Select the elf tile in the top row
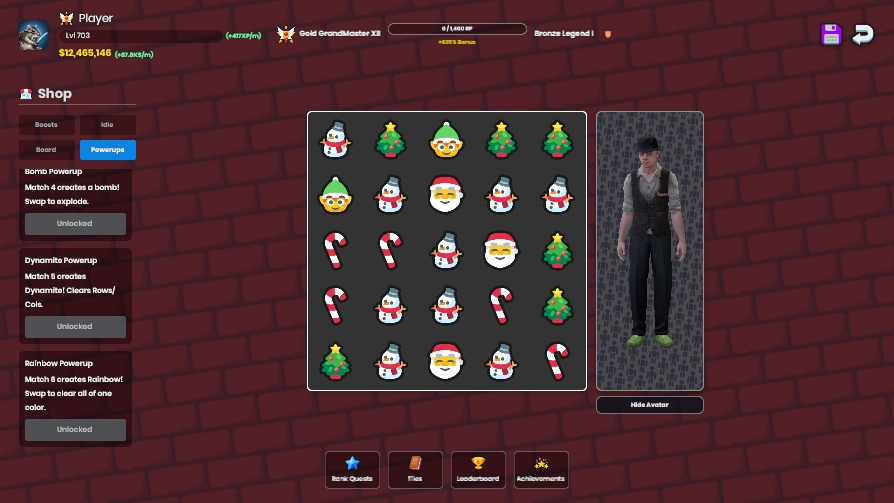894x503 pixels. pyautogui.click(x=446, y=140)
